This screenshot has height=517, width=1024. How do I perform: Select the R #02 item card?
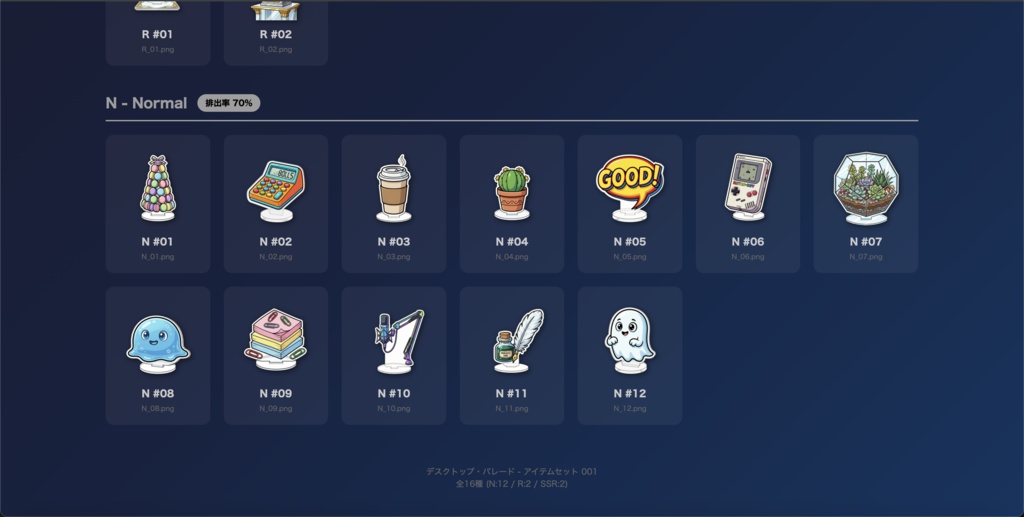point(276,32)
